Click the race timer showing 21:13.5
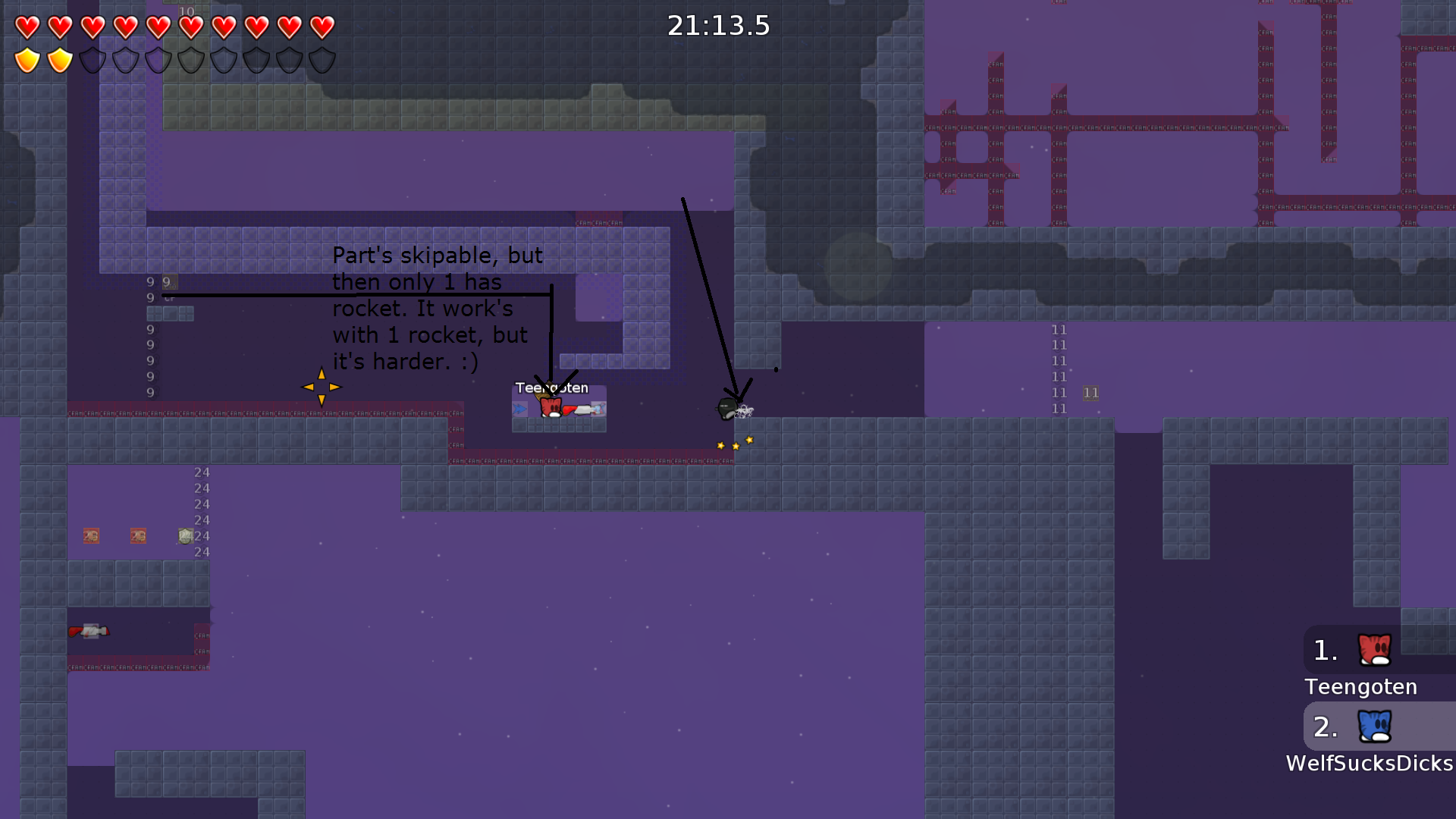 click(x=718, y=25)
